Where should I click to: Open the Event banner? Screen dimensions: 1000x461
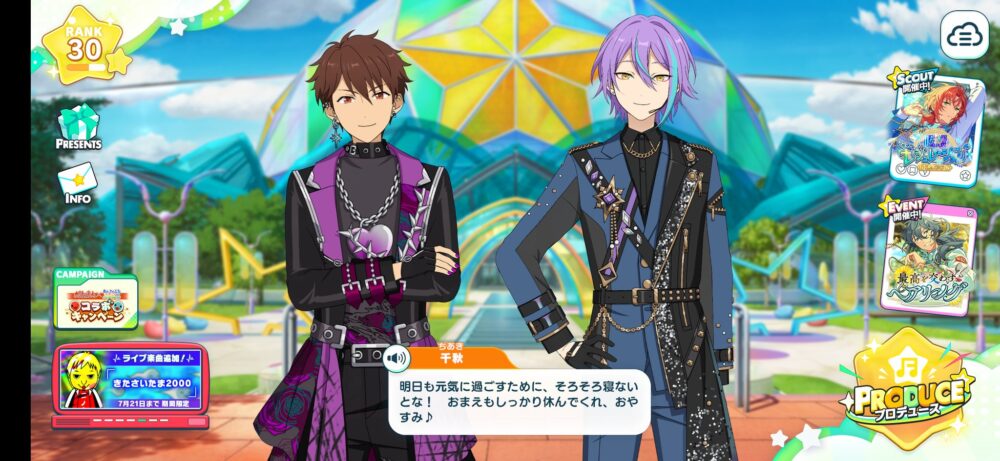926,256
